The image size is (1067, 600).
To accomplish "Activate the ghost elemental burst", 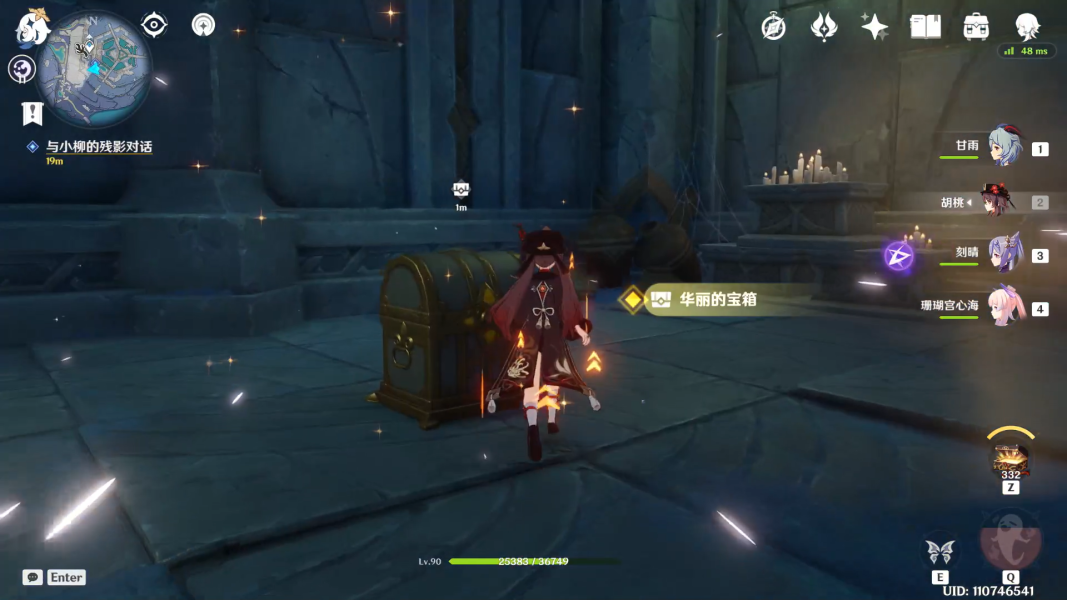I will pyautogui.click(x=1010, y=540).
